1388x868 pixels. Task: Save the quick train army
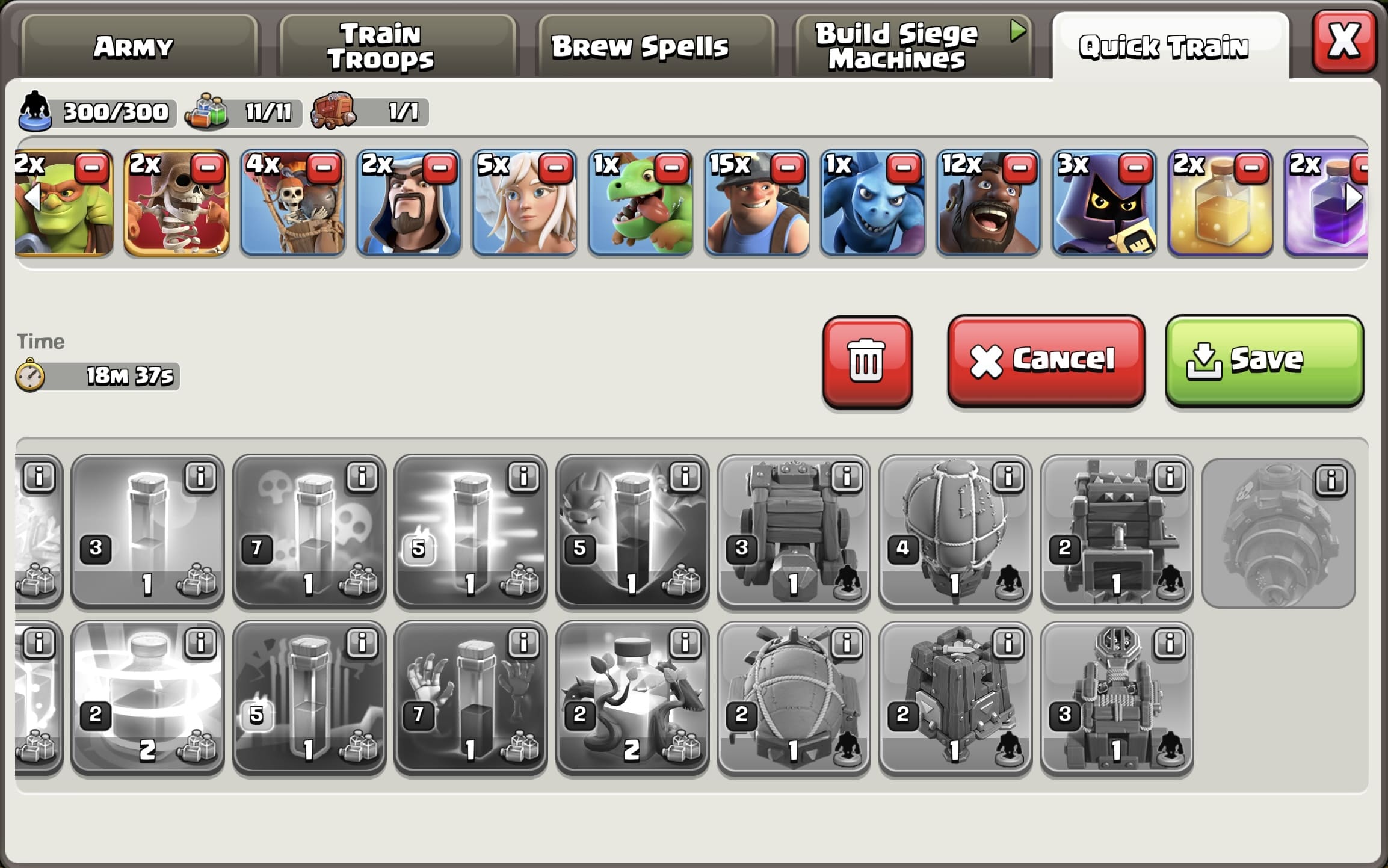pyautogui.click(x=1263, y=361)
